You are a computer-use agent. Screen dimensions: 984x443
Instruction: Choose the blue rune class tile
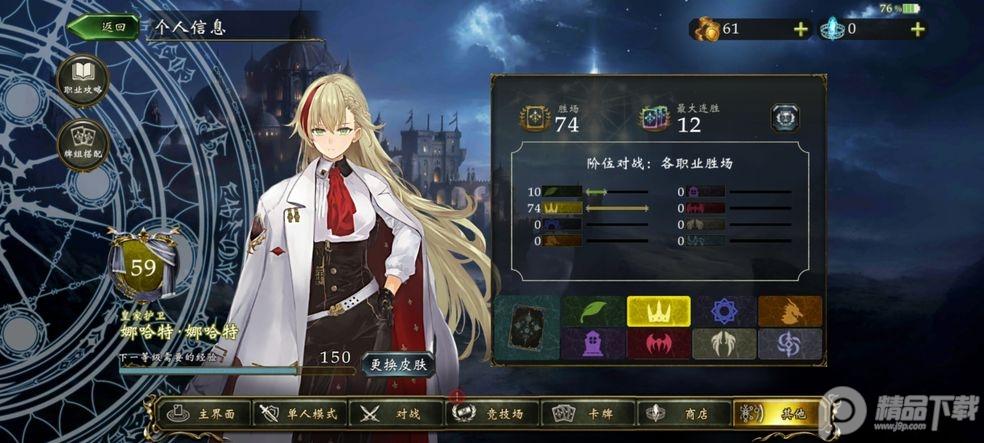[x=724, y=312]
